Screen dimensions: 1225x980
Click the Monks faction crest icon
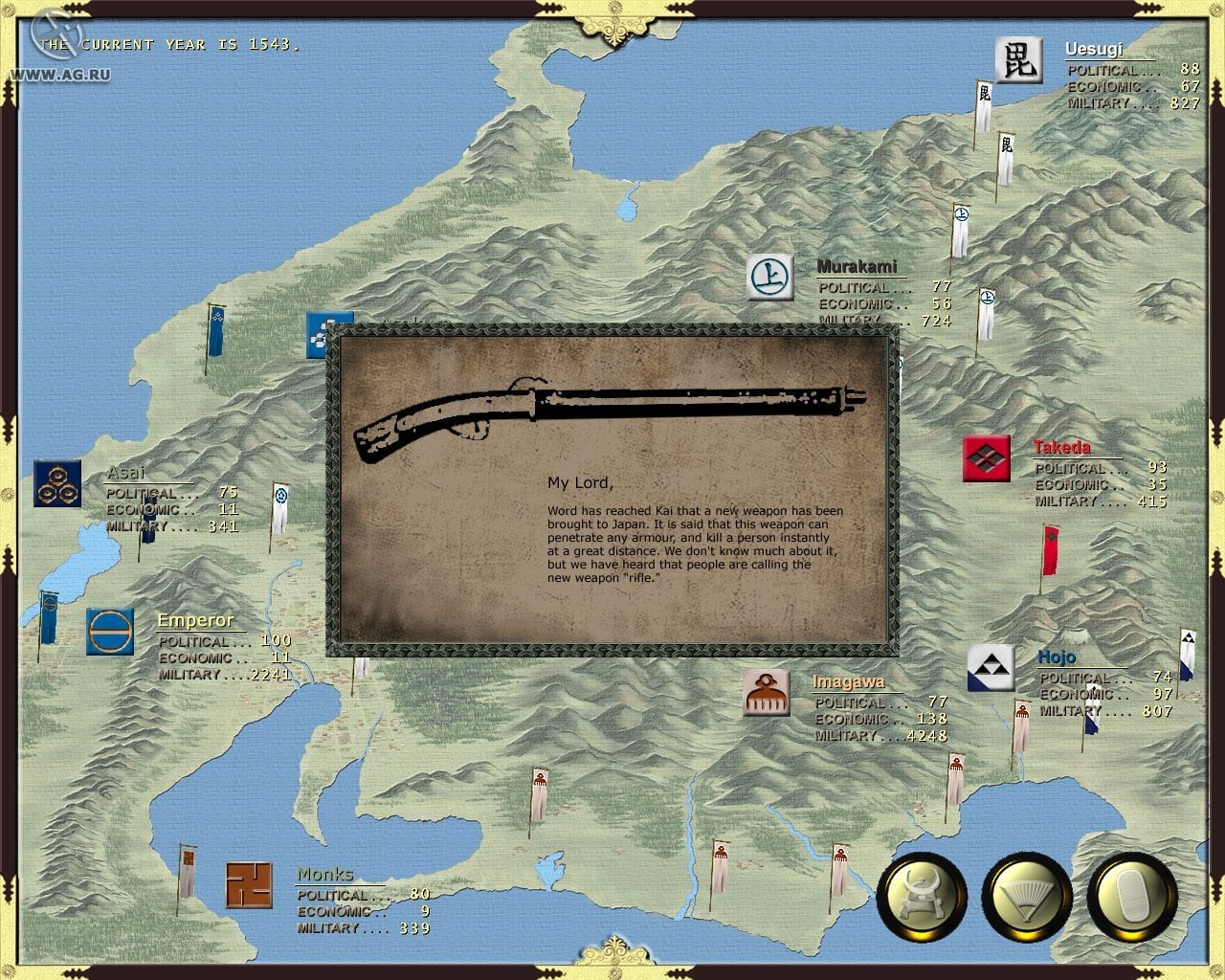(x=249, y=885)
